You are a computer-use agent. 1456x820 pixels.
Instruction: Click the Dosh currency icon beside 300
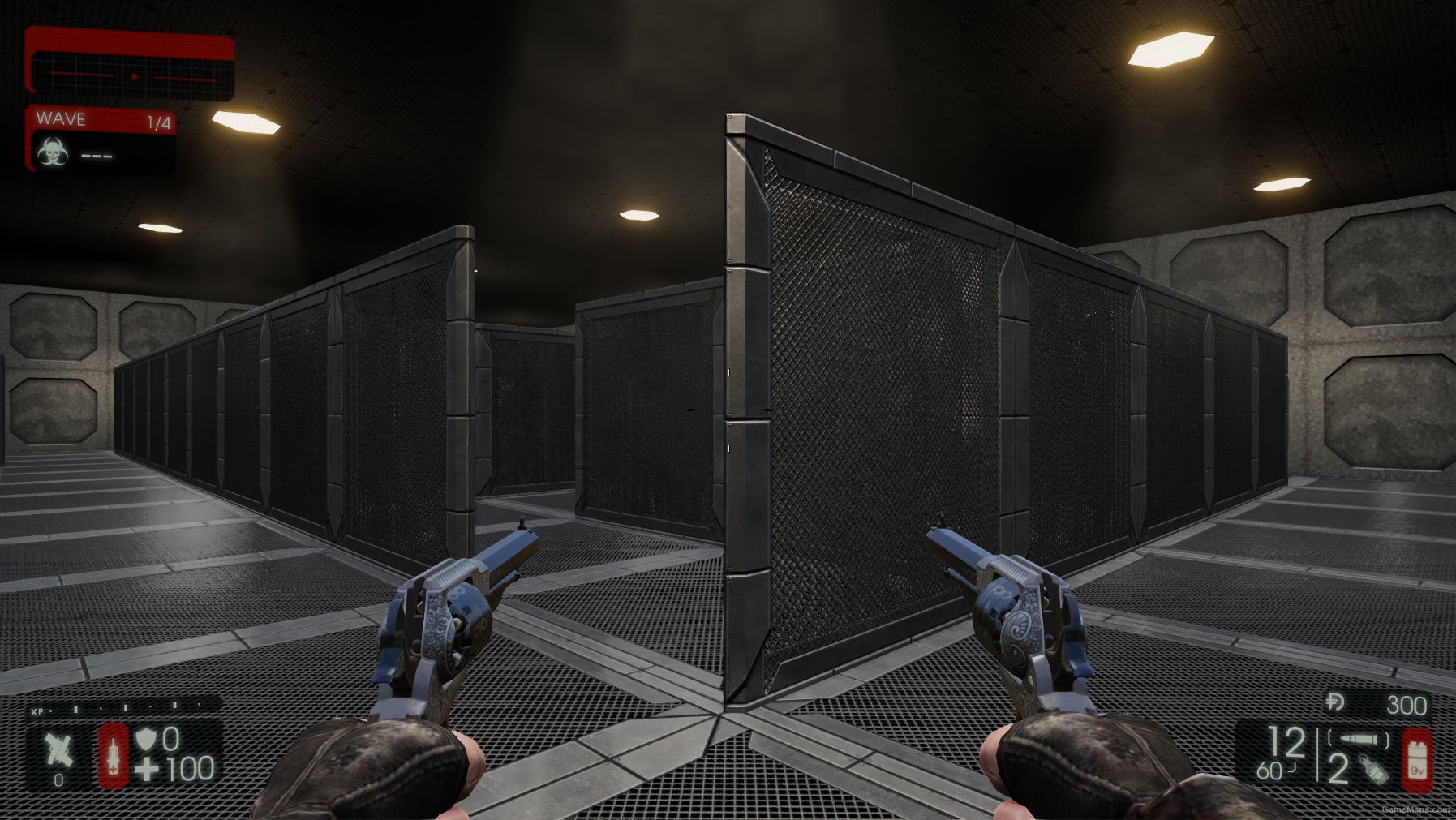click(x=1334, y=702)
